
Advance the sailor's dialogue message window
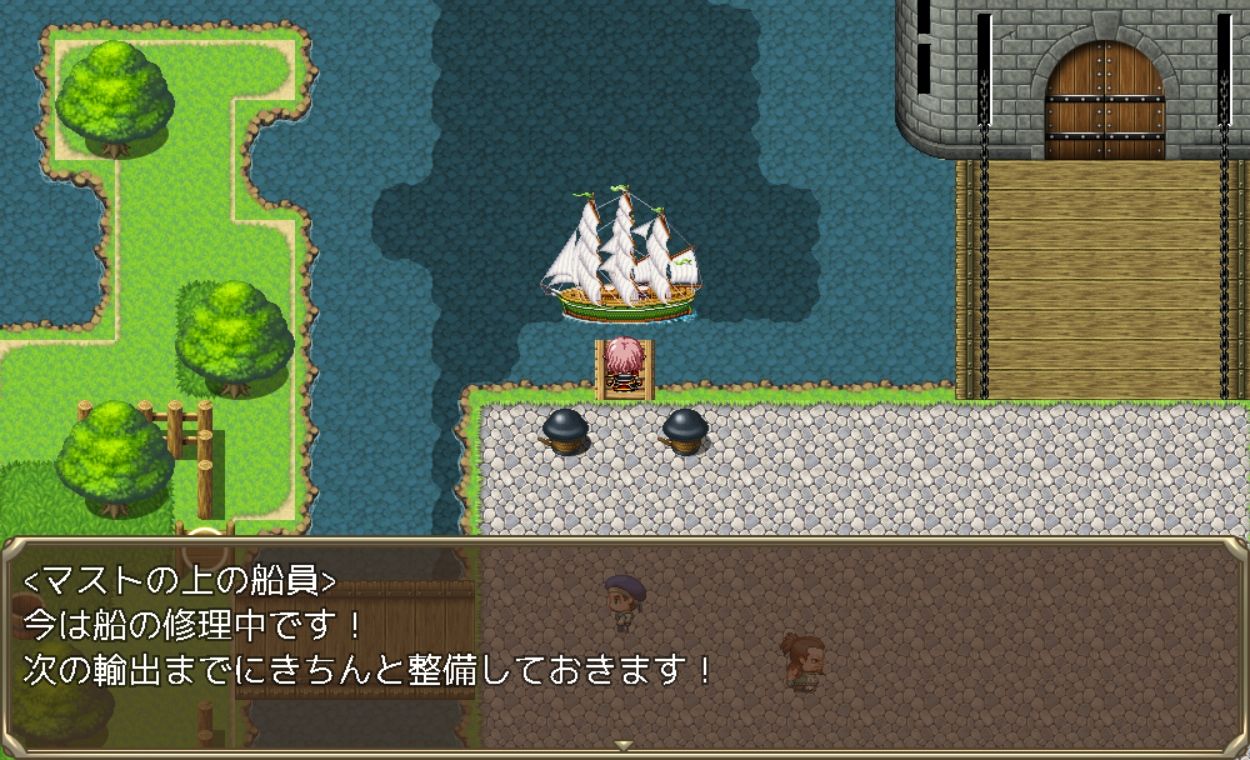click(x=624, y=645)
